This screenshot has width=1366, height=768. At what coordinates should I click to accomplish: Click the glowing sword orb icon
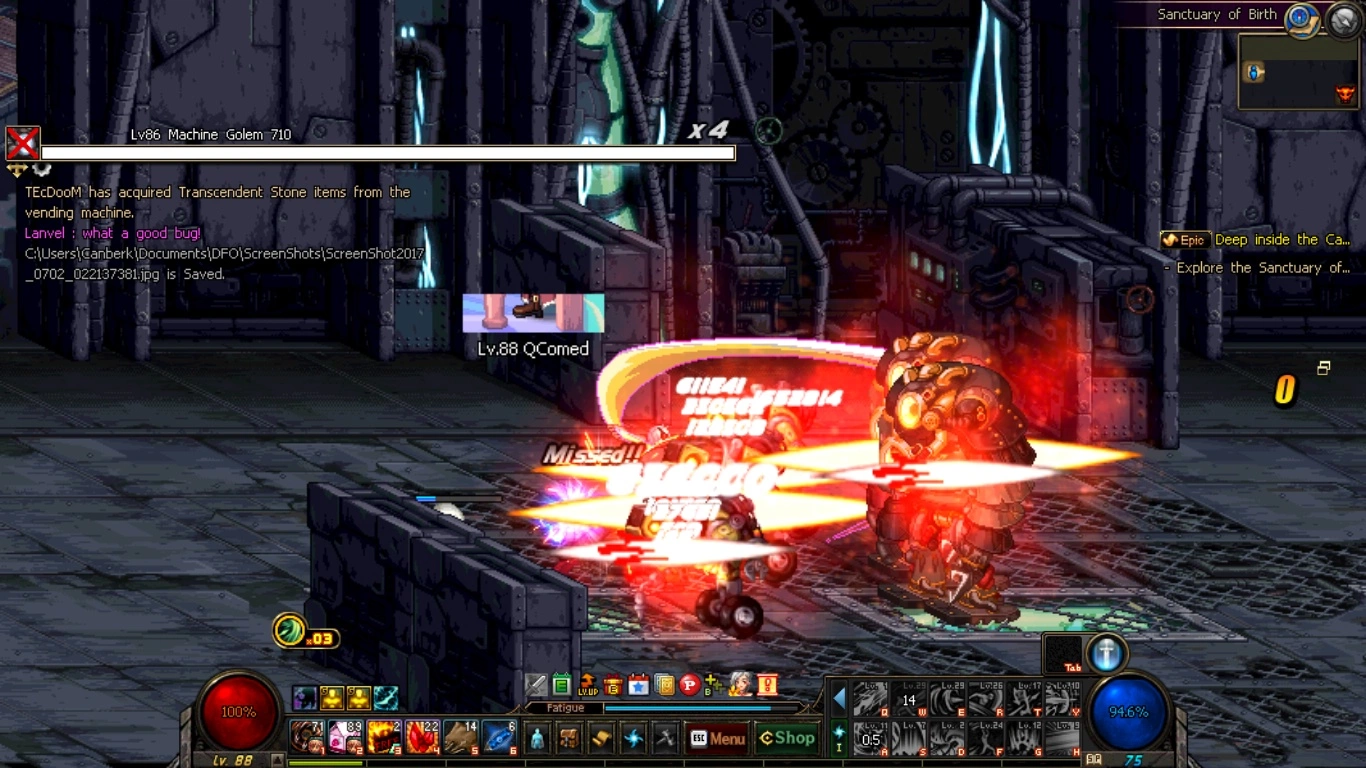pos(1106,654)
